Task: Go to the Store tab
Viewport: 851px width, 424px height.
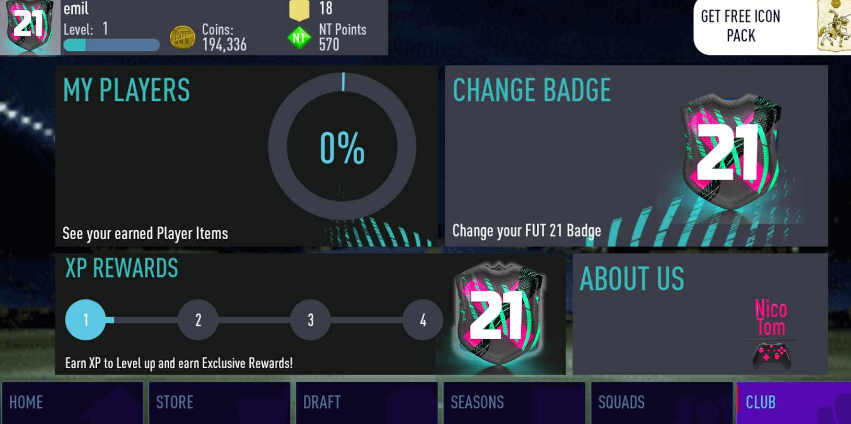Action: [220, 402]
